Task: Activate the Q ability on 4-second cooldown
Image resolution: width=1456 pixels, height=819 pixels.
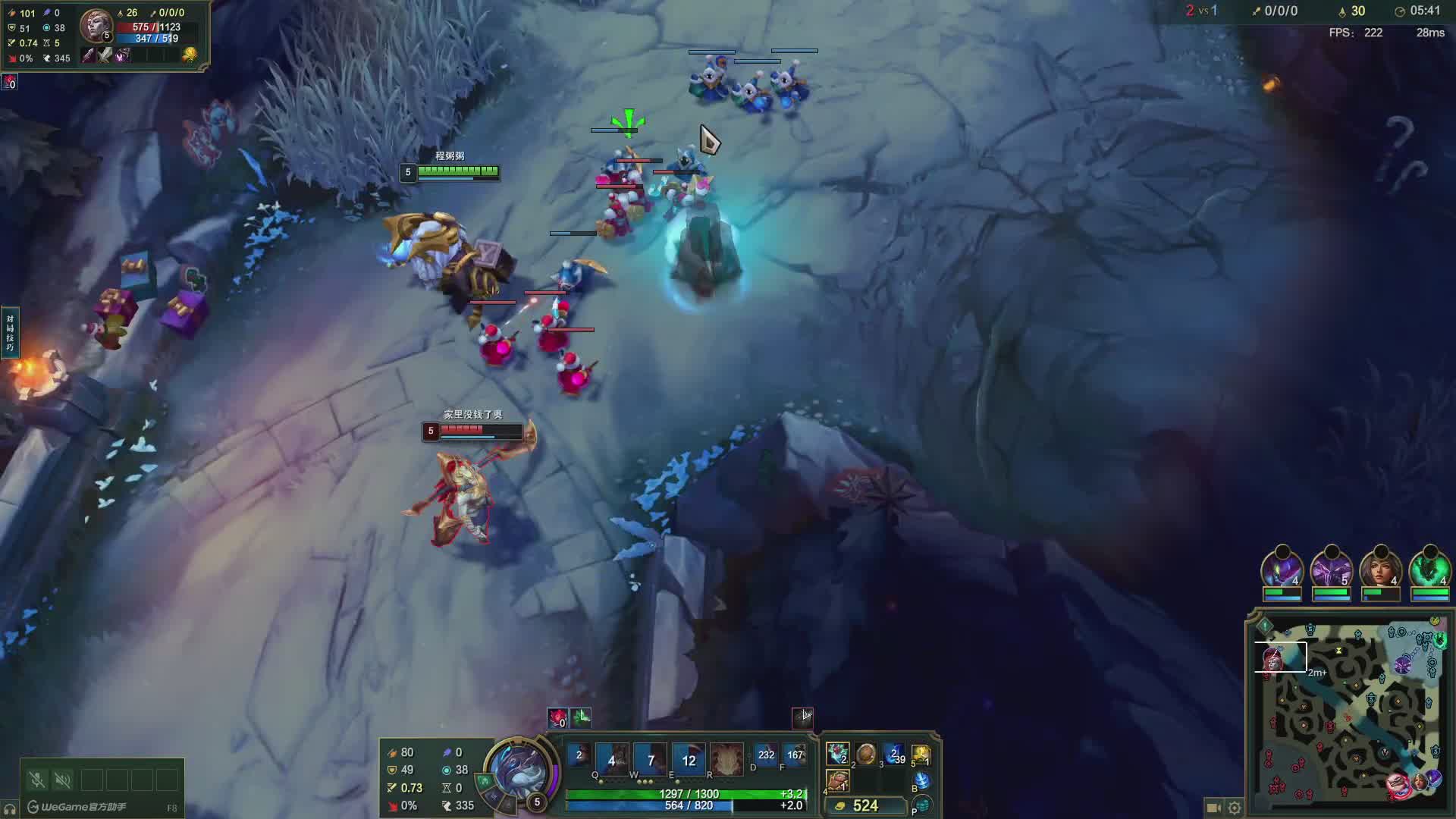Action: click(x=612, y=758)
